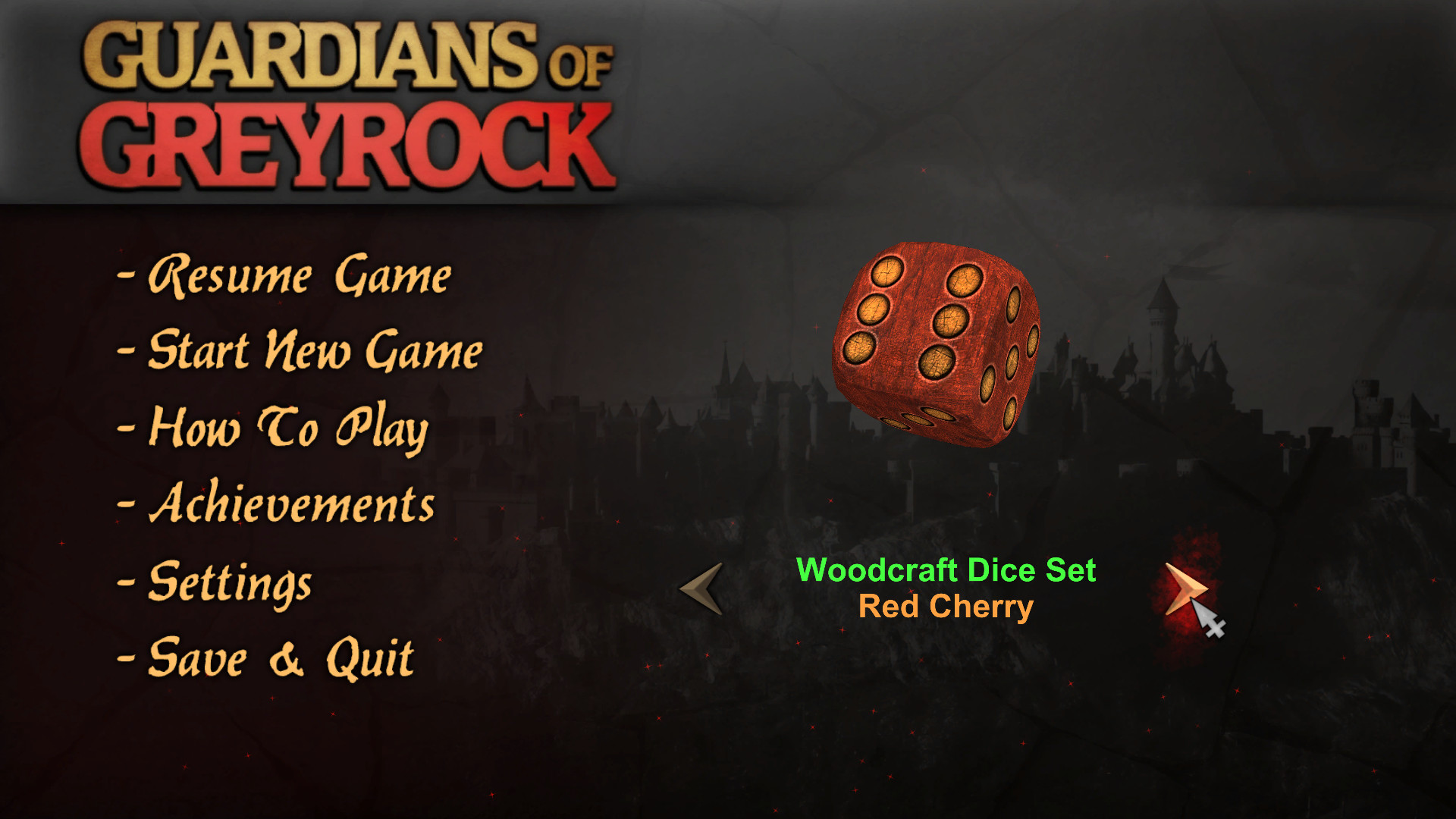Screen dimensions: 1456x819
Task: Click the Woodcraft Dice Set label
Action: (947, 571)
